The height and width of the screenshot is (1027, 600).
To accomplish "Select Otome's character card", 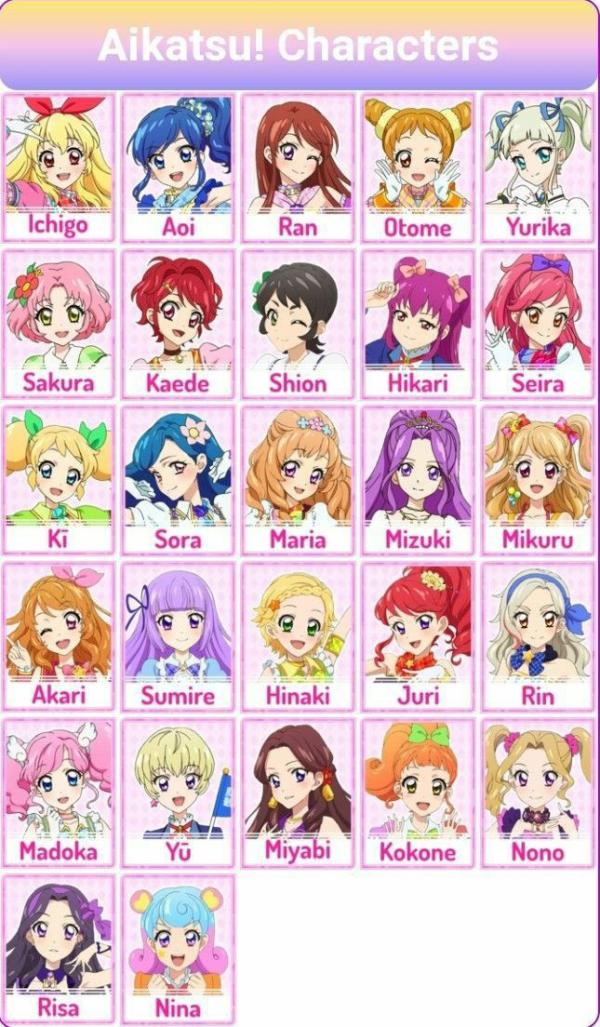I will tap(418, 167).
